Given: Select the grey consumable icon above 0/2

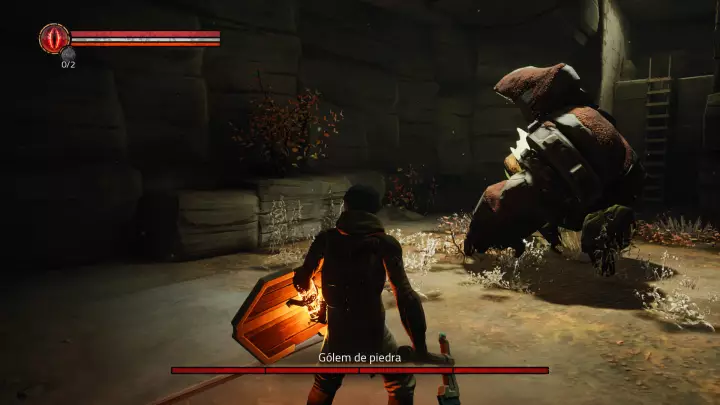Looking at the screenshot, I should click(68, 54).
